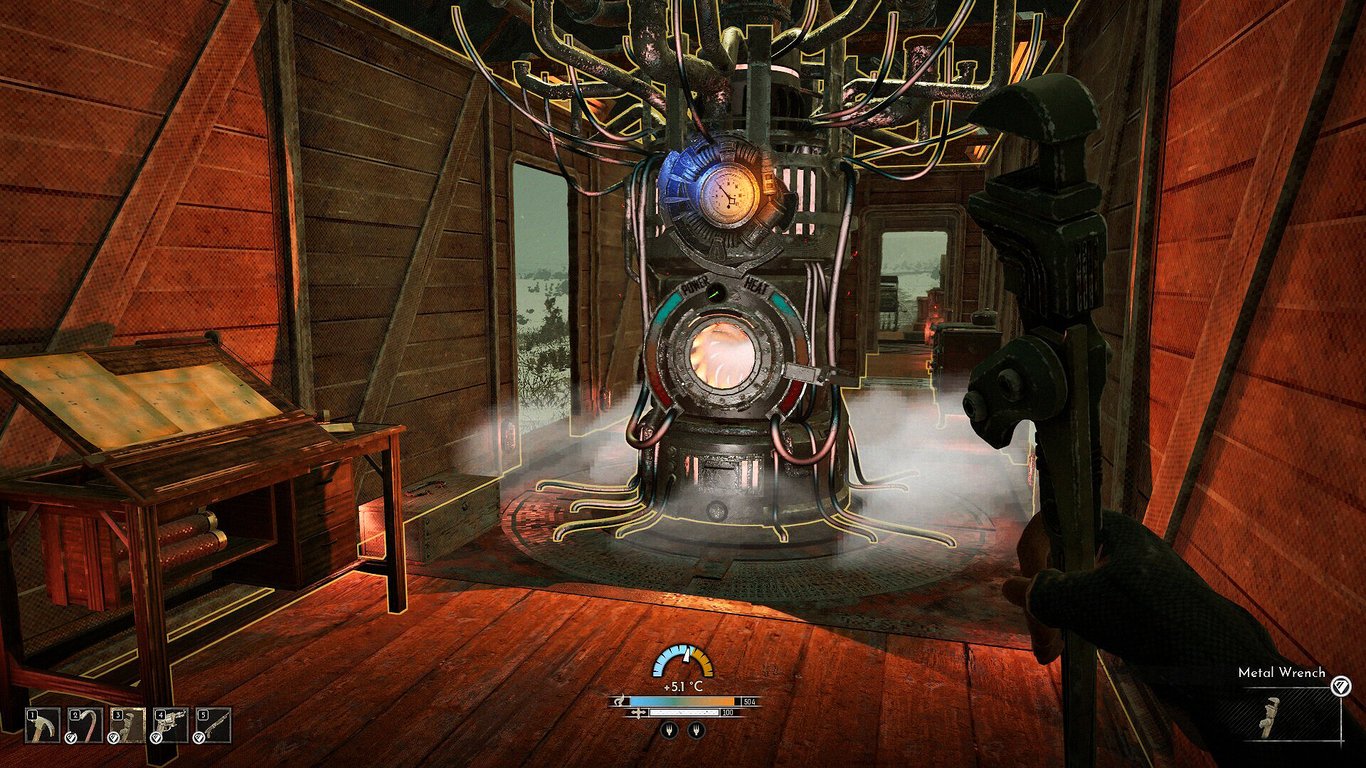The image size is (1366, 768).
Task: Click the right plug connector icon below the bars
Action: coord(697,729)
